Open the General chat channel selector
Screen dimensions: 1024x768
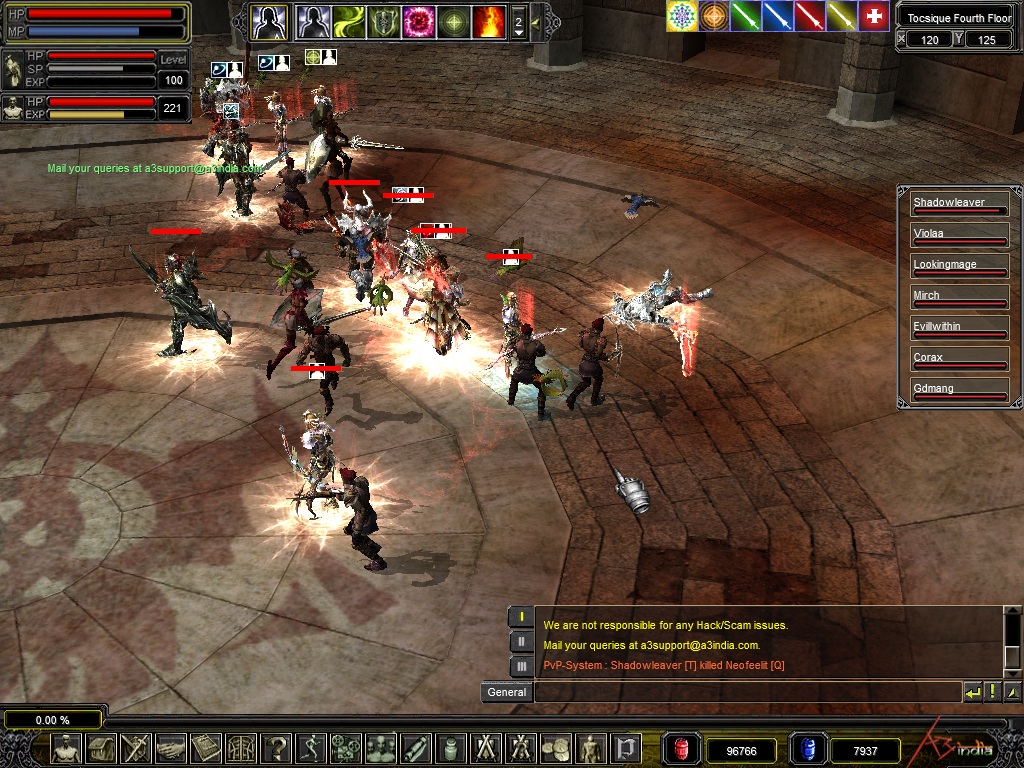click(506, 692)
